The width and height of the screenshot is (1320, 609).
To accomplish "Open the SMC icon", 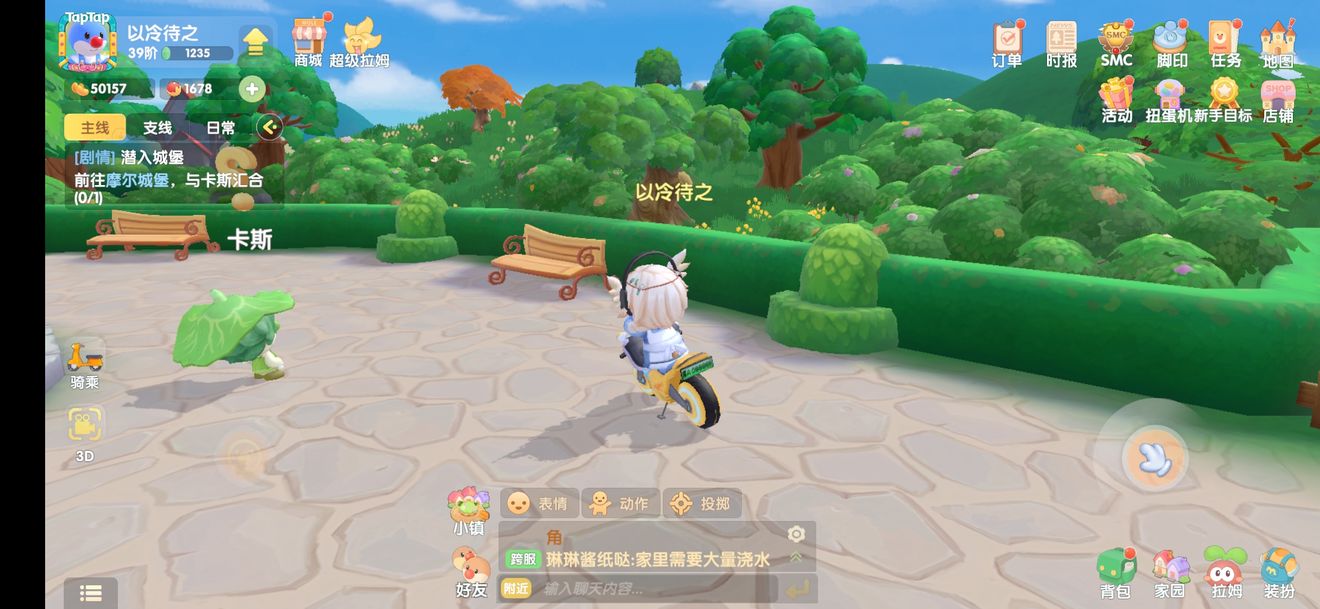I will pos(1116,43).
